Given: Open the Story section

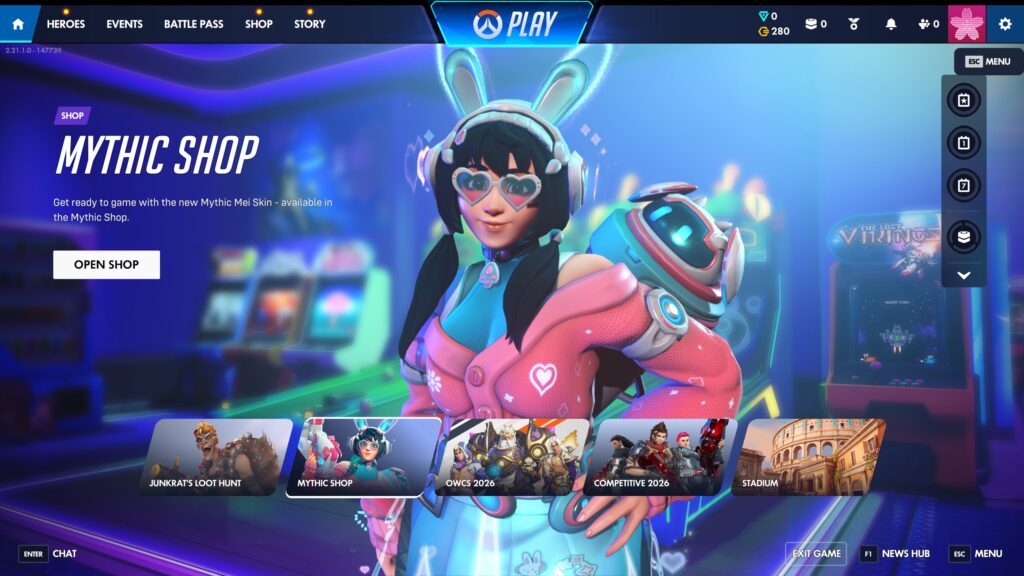Looking at the screenshot, I should tap(309, 24).
